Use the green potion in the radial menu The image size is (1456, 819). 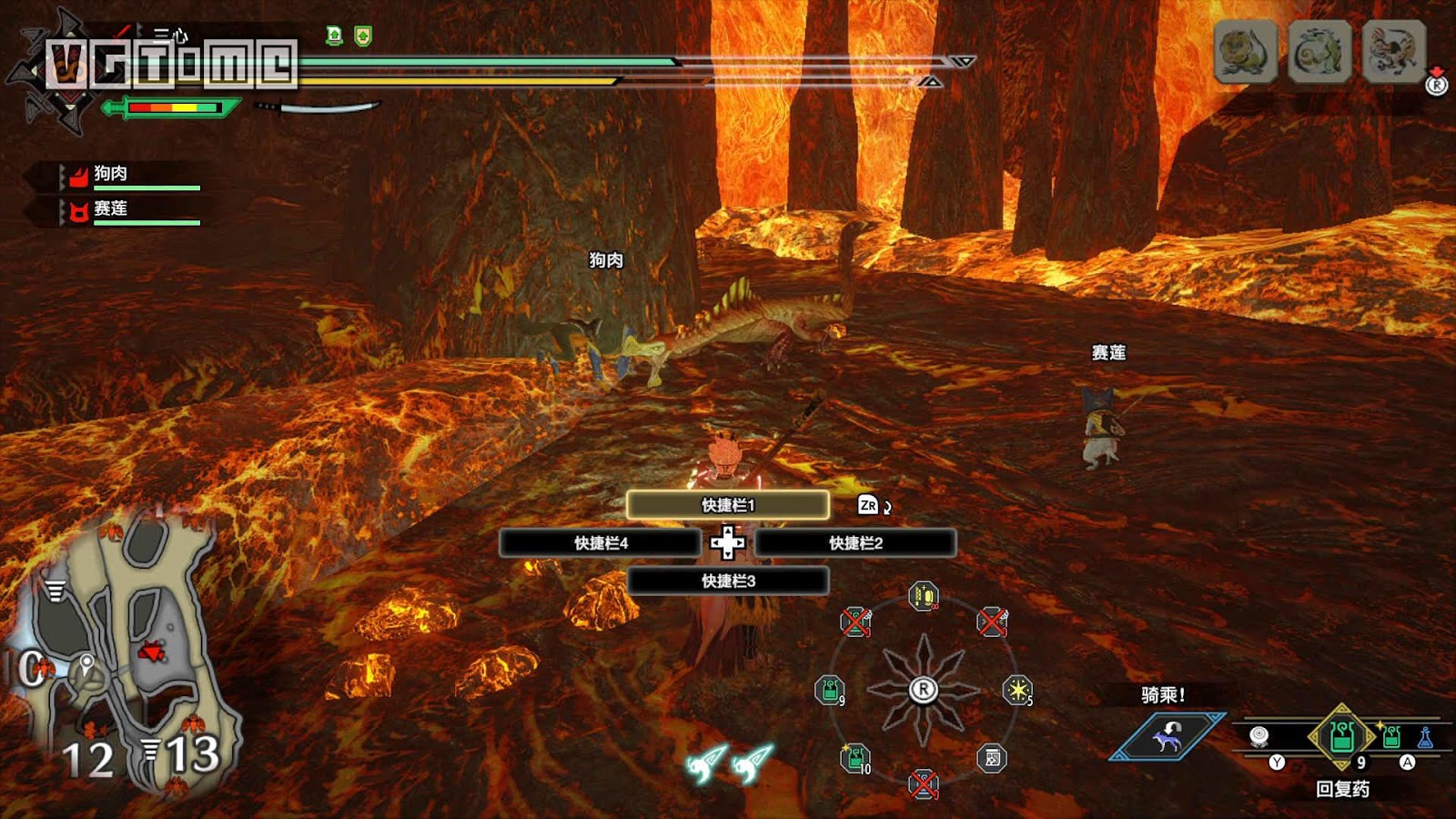pos(829,690)
